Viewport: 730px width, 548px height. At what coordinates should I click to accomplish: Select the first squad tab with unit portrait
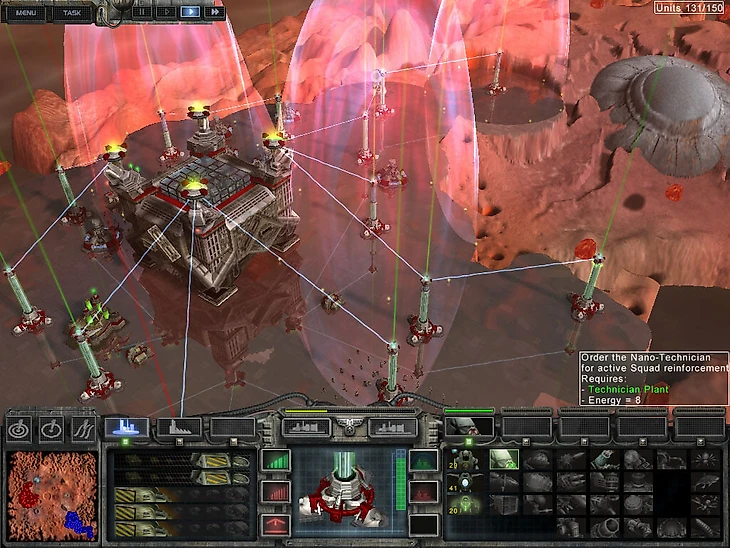point(468,427)
